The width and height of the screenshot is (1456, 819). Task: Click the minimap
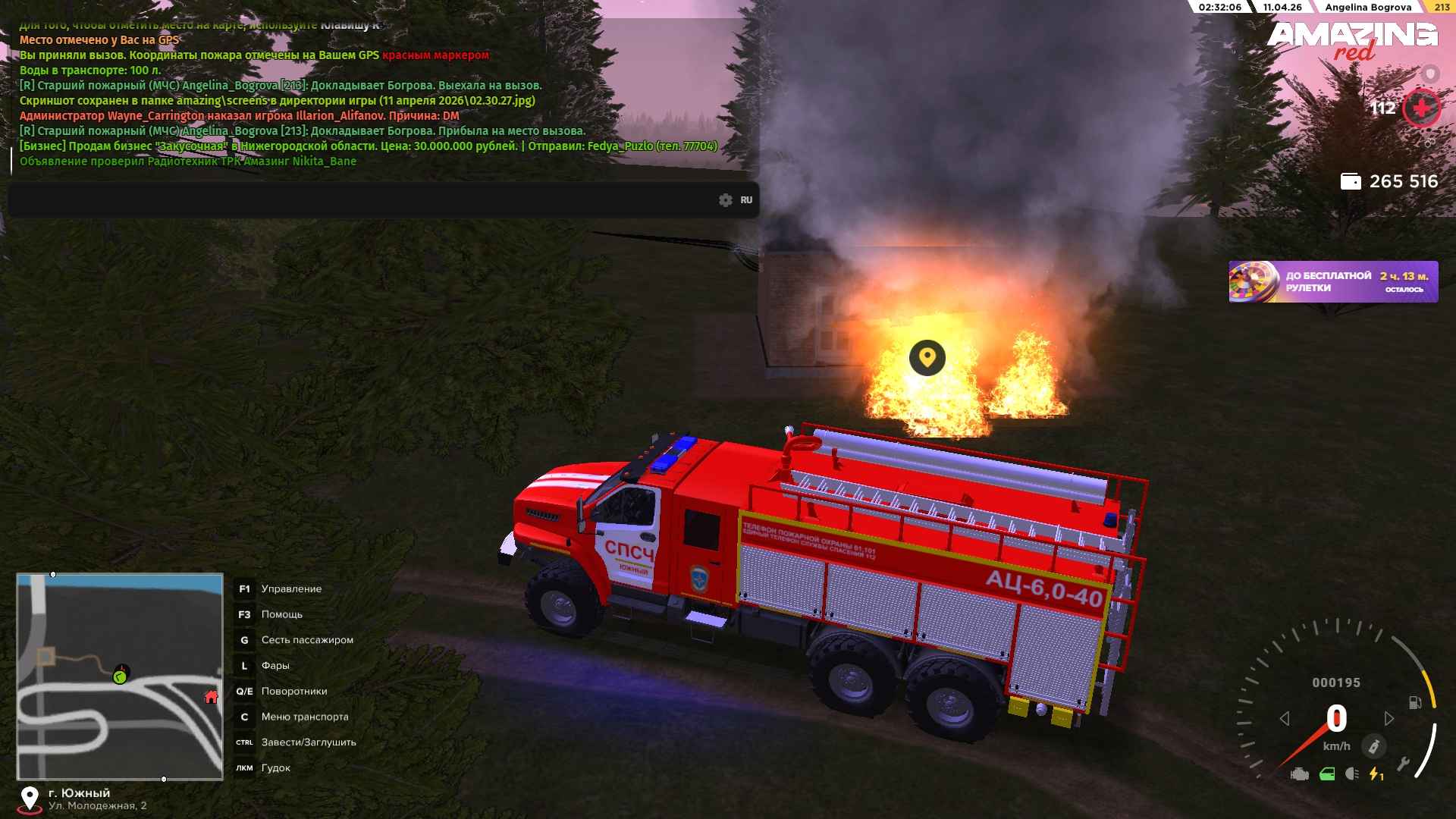pyautogui.click(x=120, y=676)
